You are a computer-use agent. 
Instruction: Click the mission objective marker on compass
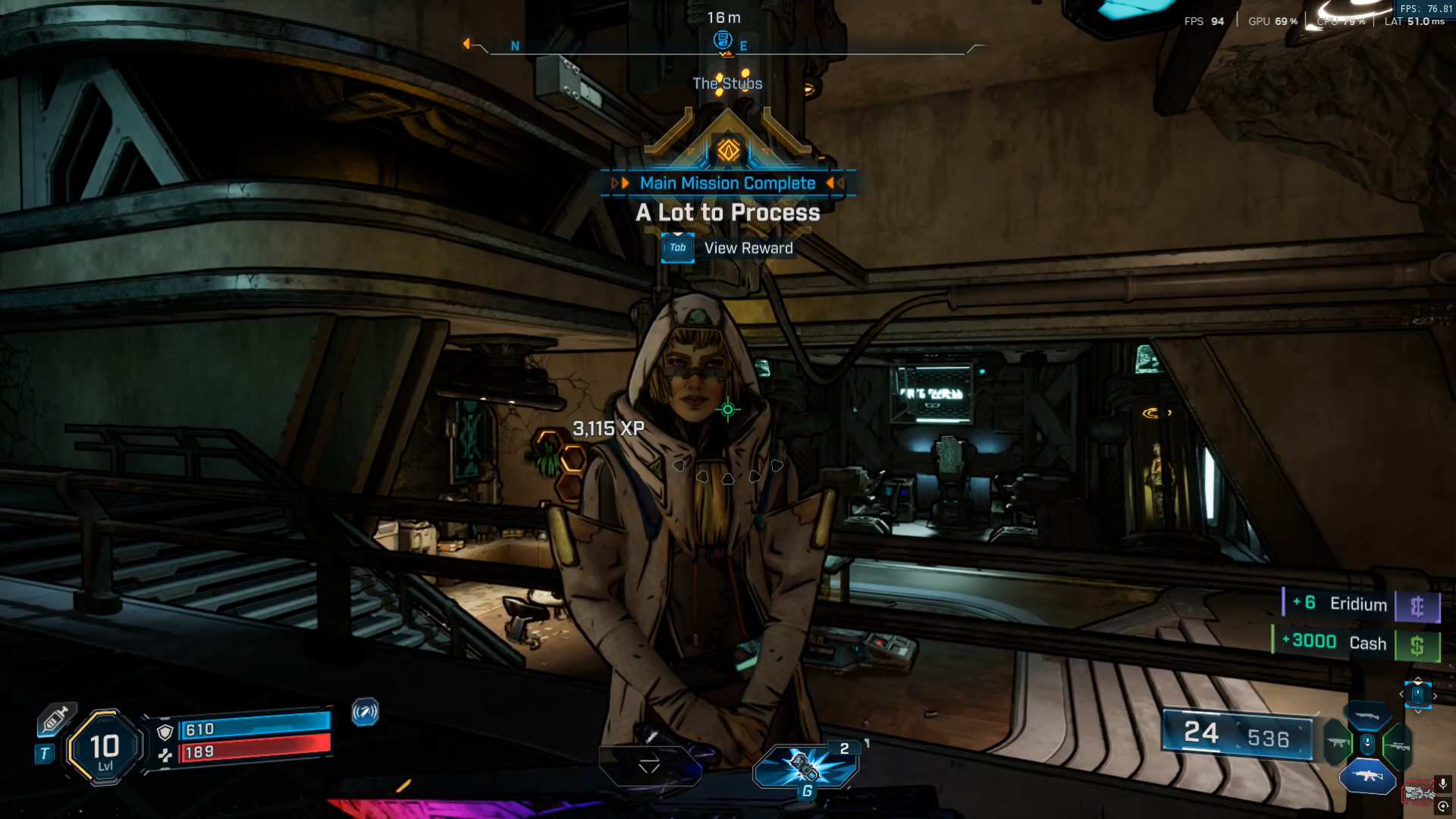point(723,39)
